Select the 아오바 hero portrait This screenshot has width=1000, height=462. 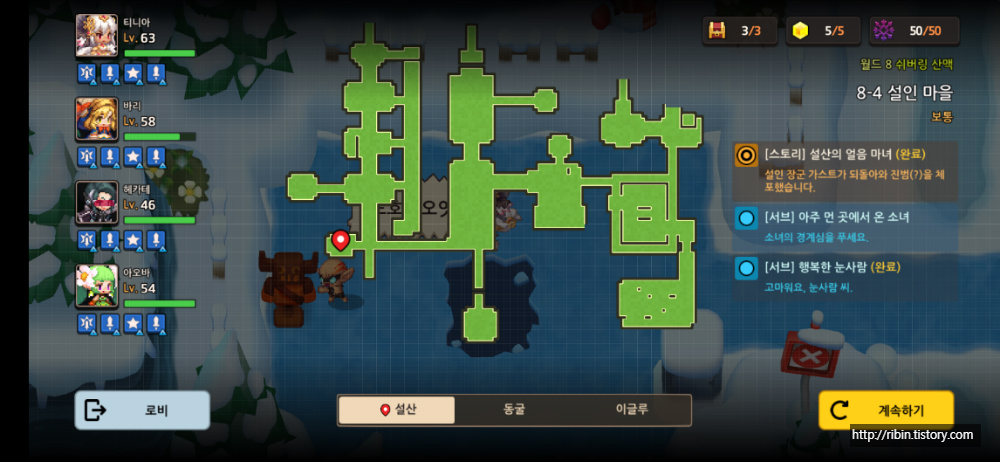click(x=97, y=287)
